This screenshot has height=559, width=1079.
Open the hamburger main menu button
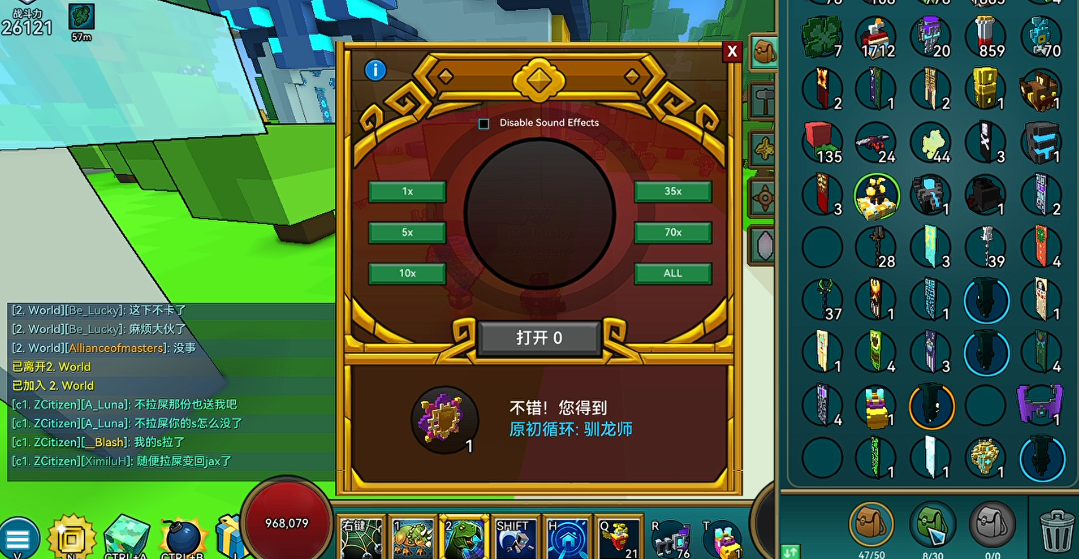(18, 537)
